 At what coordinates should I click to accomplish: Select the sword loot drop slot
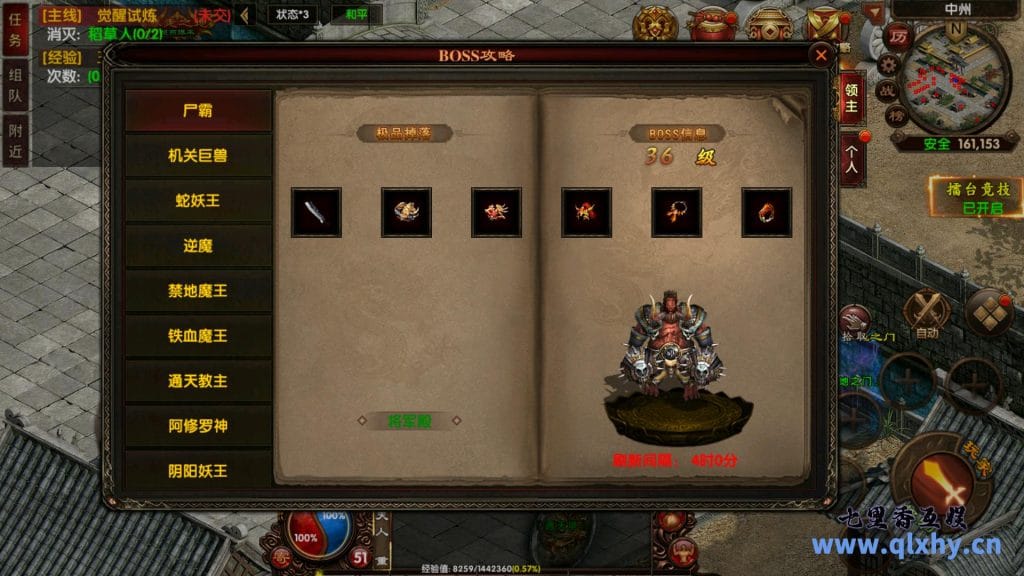pyautogui.click(x=316, y=212)
